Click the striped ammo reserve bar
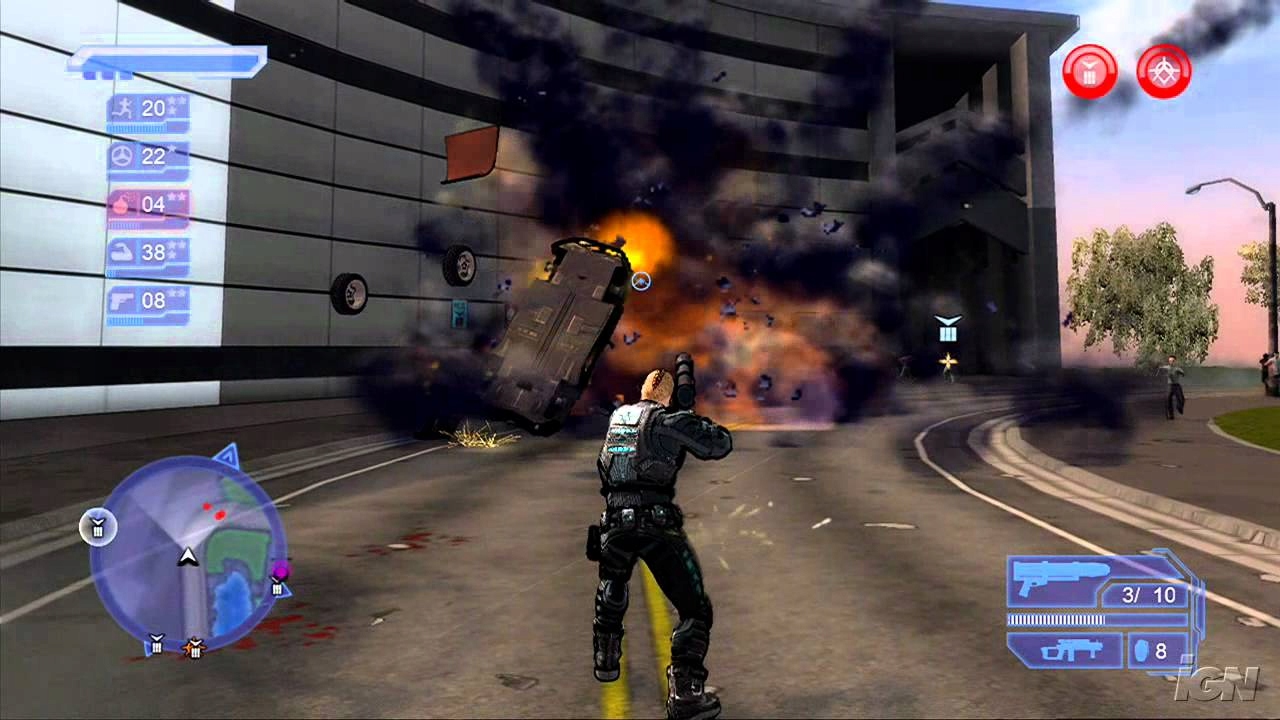1280x720 pixels. click(1055, 619)
